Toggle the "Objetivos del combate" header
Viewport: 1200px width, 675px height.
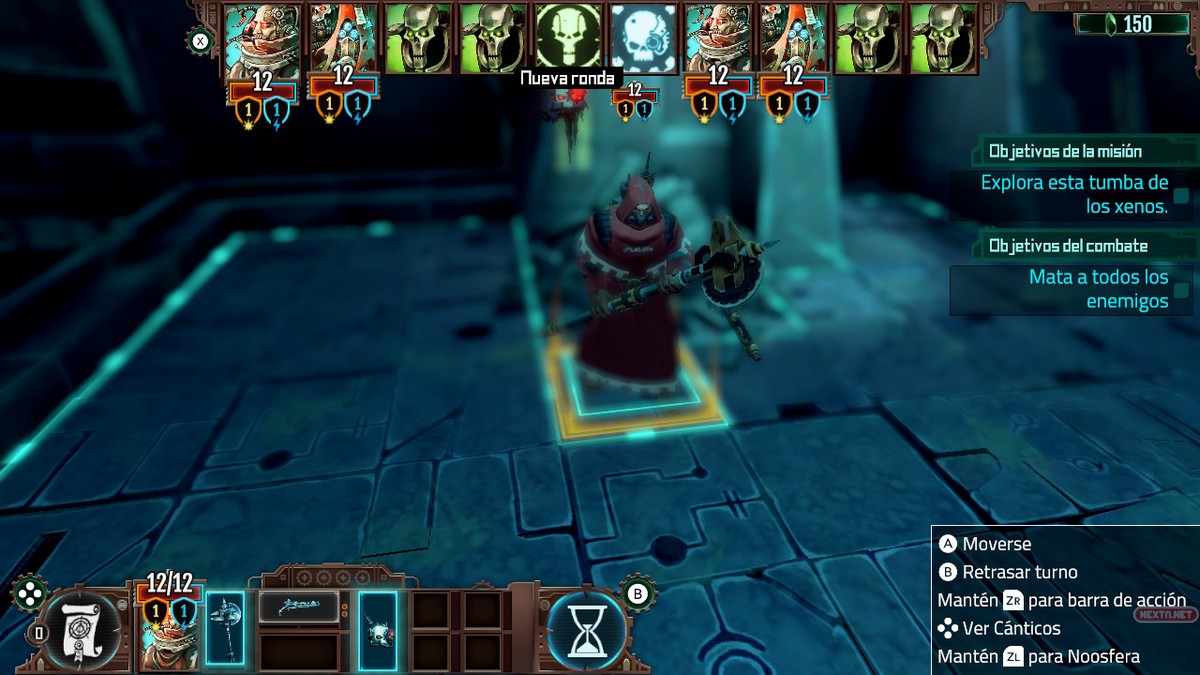click(x=1068, y=246)
